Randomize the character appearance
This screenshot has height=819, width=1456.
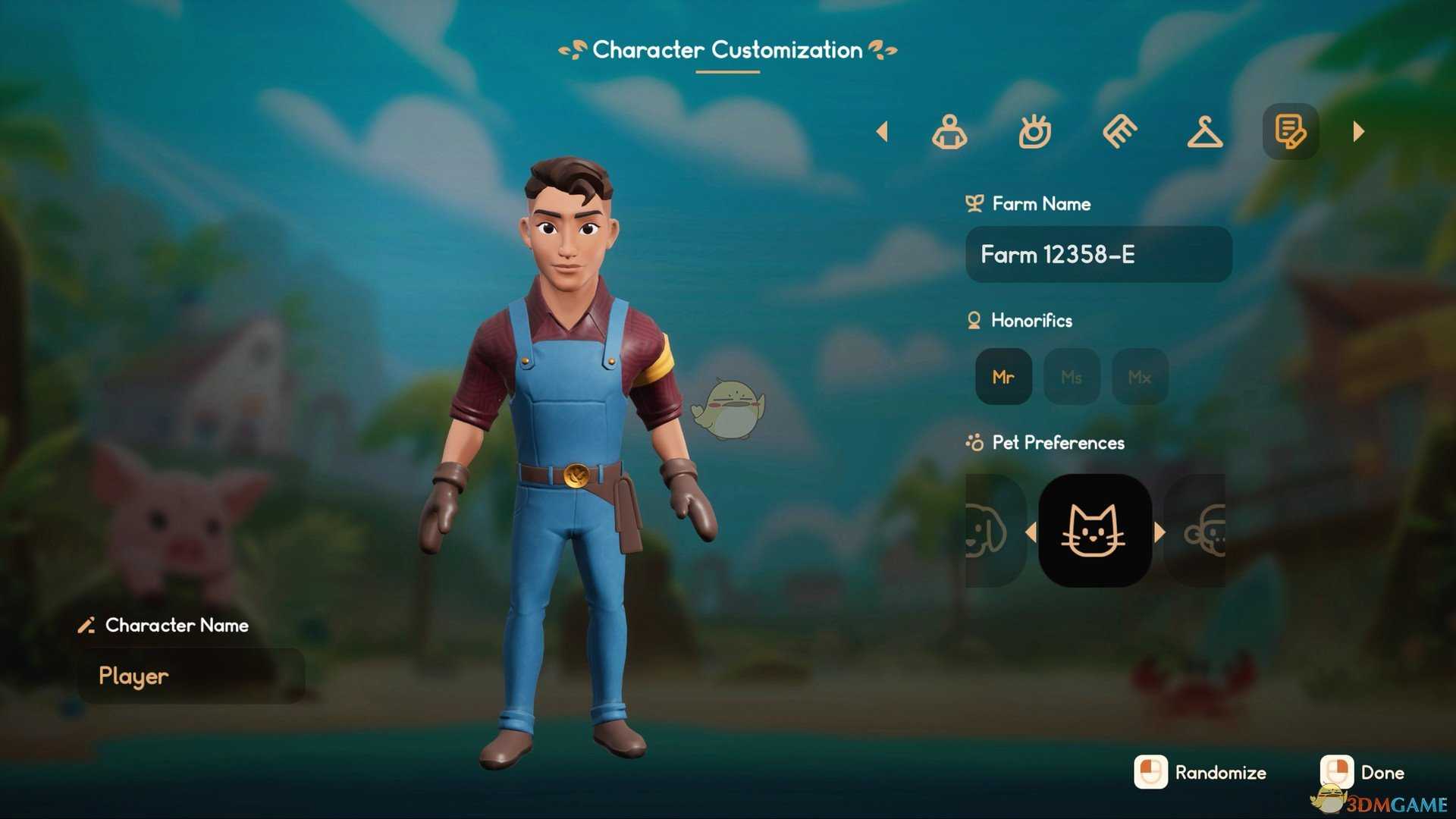[1200, 773]
